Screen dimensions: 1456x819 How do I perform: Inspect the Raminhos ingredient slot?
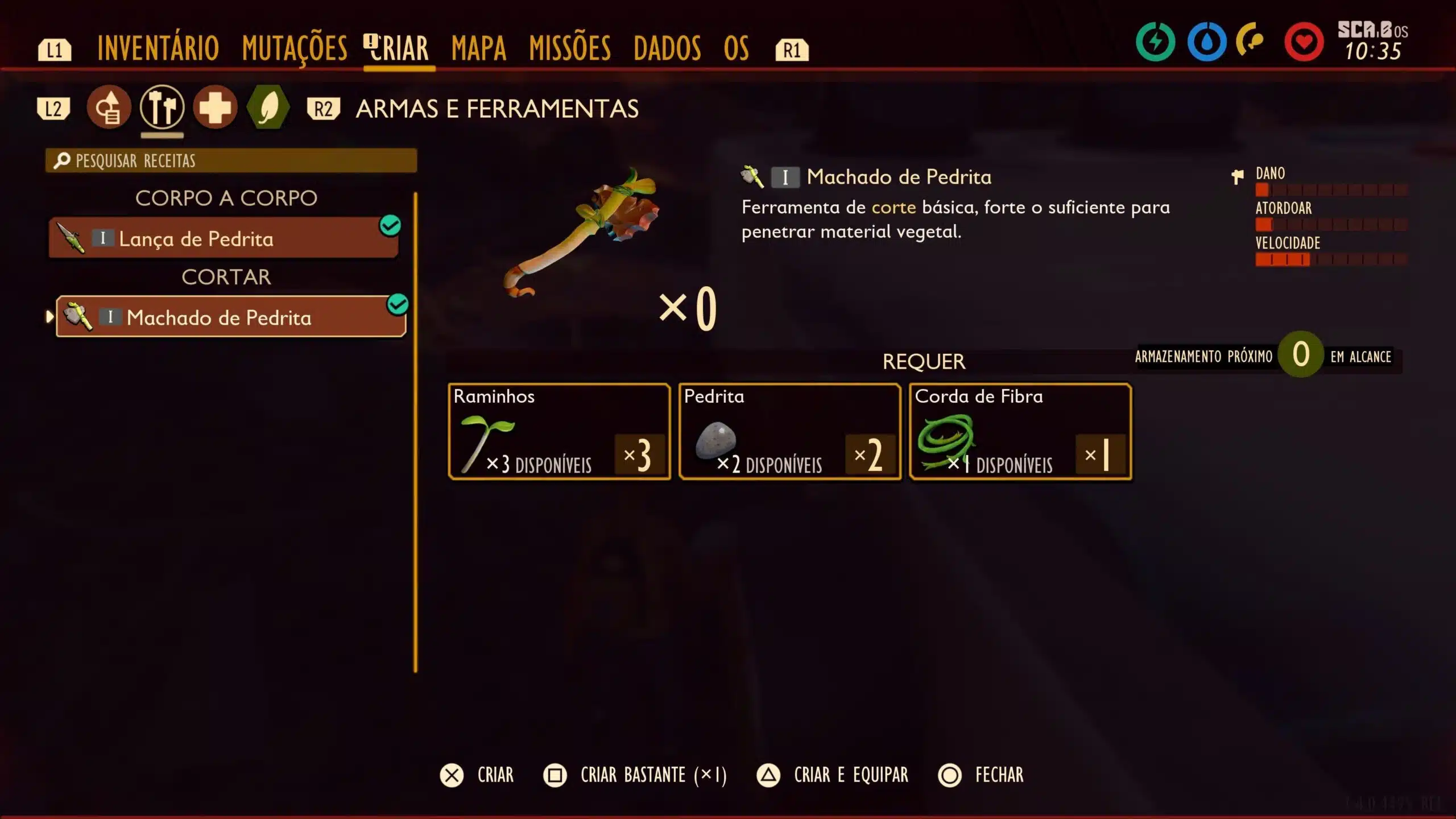[x=559, y=432]
